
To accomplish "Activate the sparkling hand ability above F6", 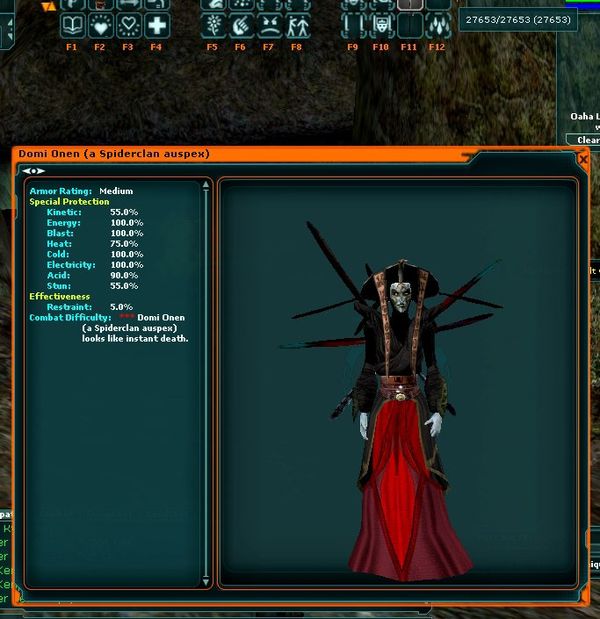I will [x=240, y=25].
